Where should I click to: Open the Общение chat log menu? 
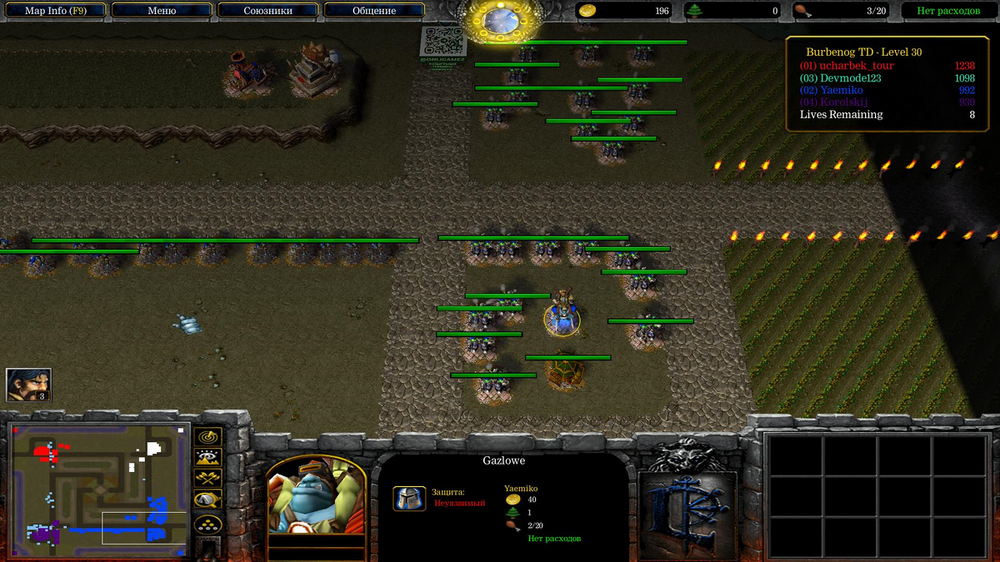pos(374,11)
